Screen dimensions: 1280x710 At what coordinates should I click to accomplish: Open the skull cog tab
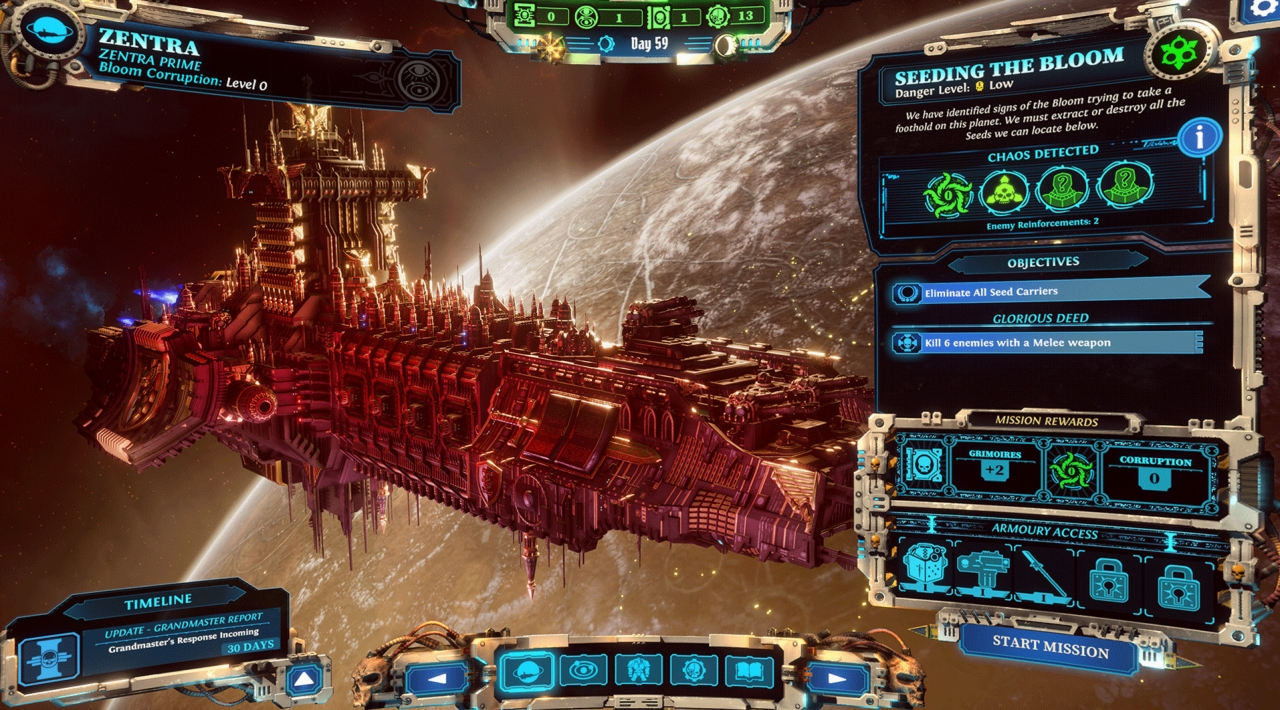click(x=693, y=670)
